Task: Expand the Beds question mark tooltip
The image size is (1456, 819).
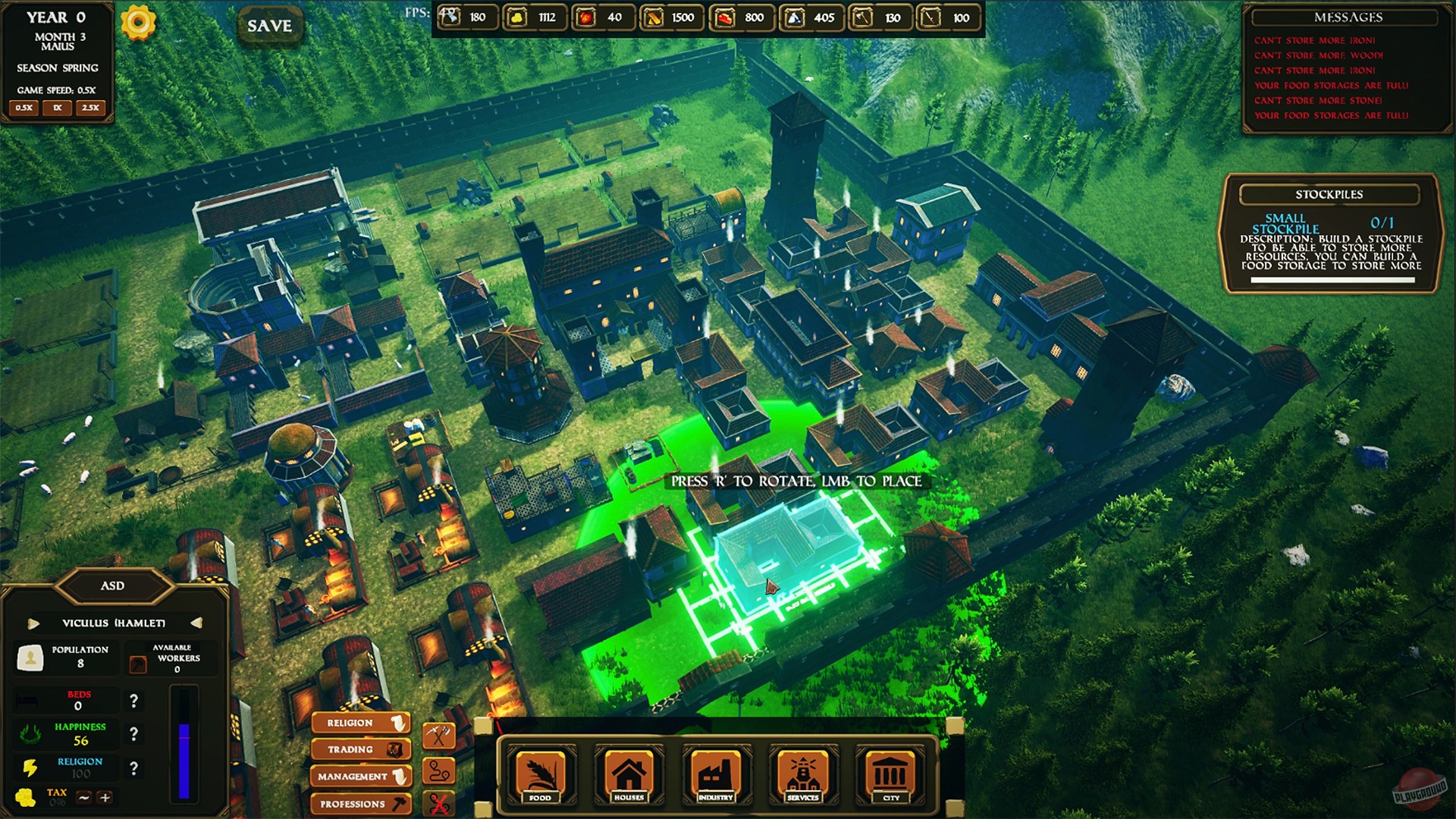Action: pos(136,700)
